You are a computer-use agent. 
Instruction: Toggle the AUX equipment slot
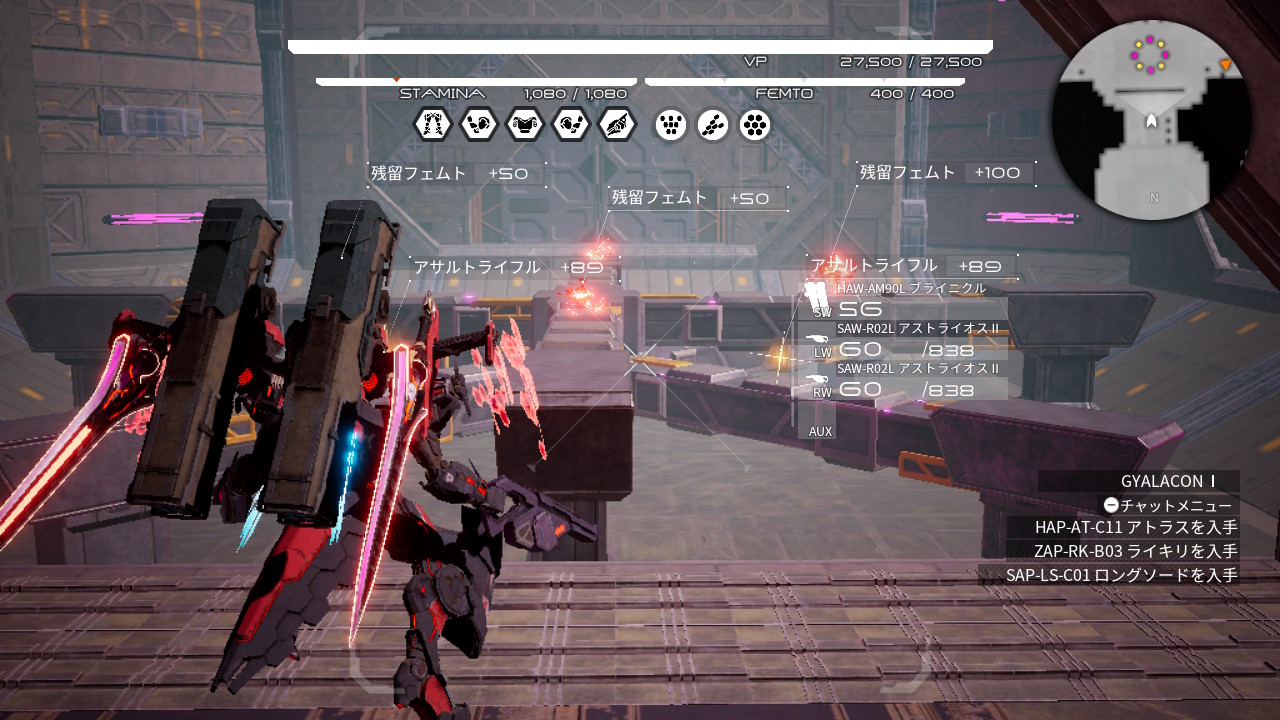pos(820,430)
